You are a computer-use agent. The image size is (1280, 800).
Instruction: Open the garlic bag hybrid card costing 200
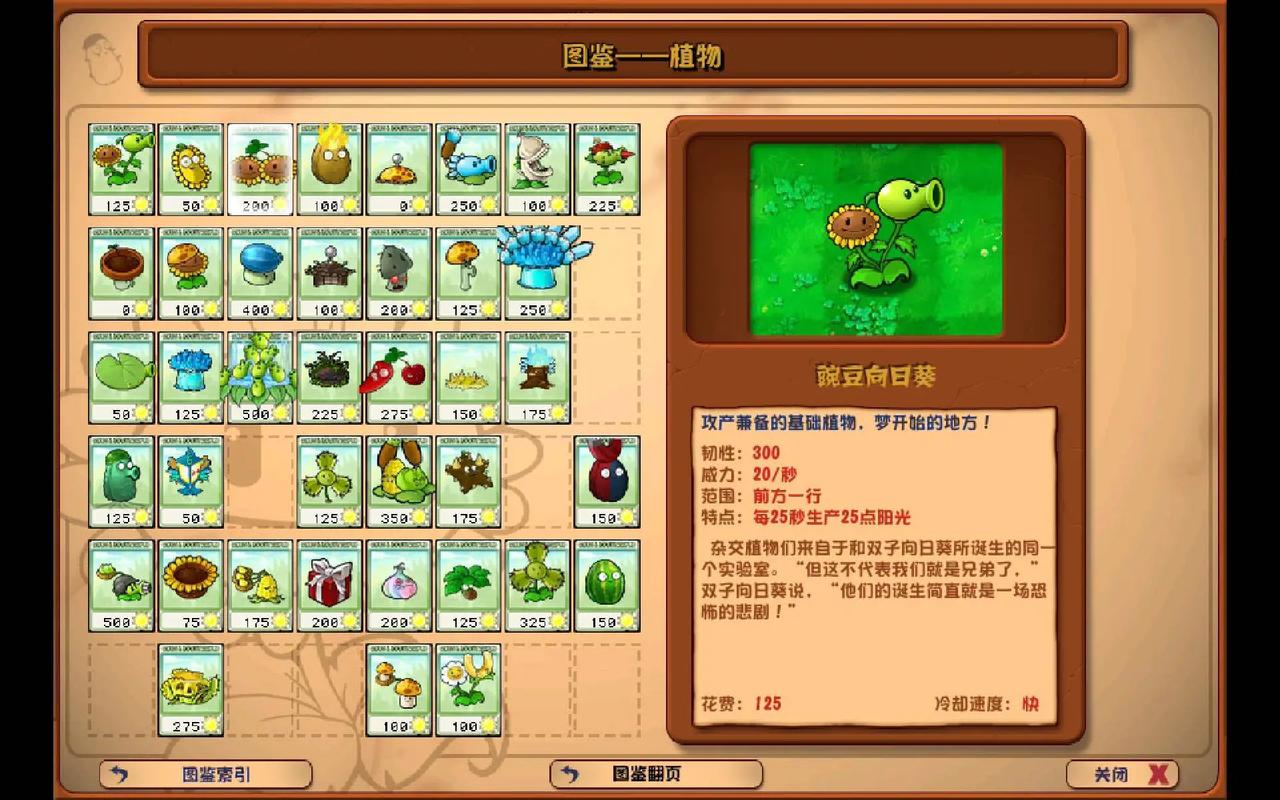pyautogui.click(x=398, y=585)
